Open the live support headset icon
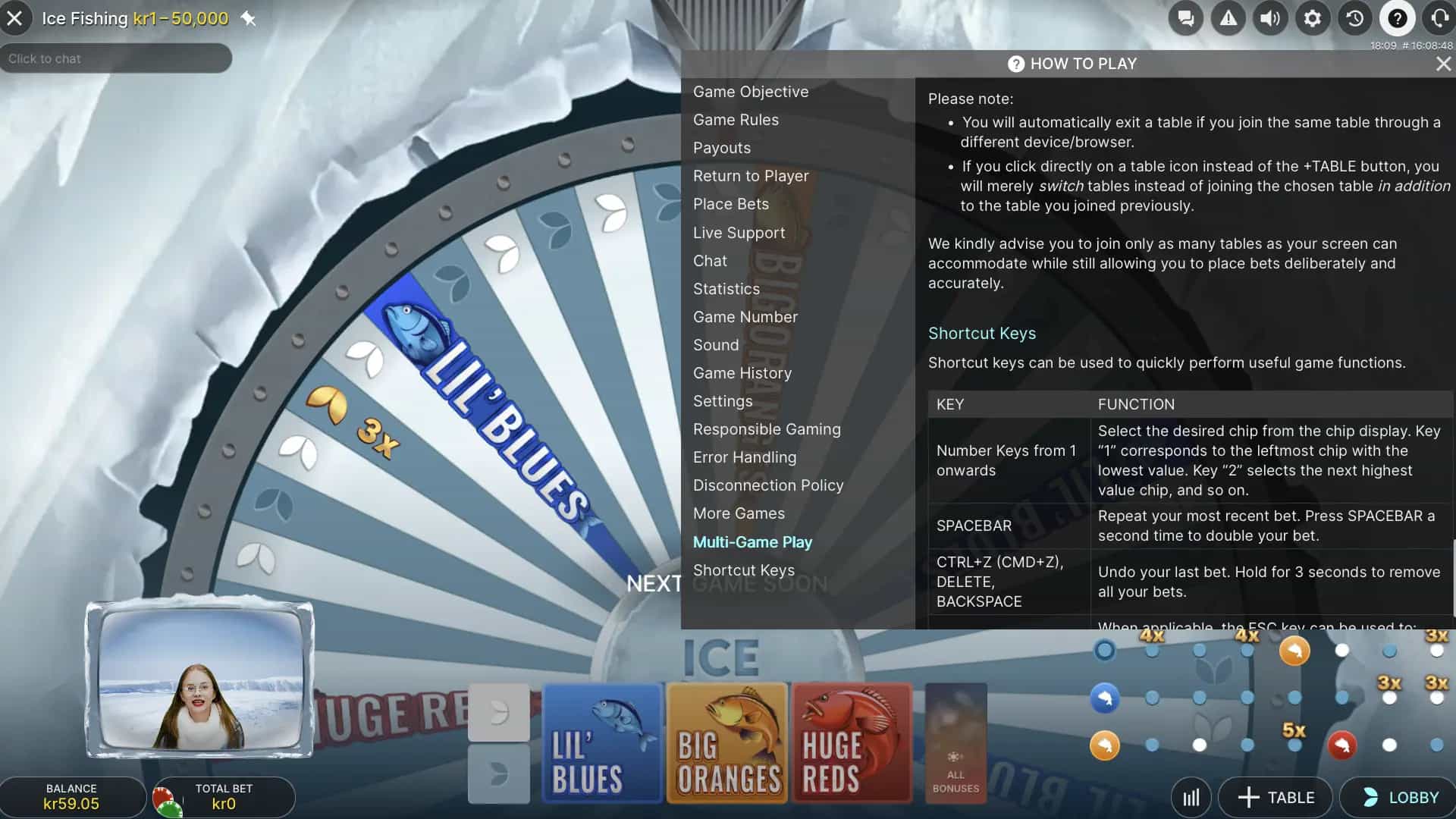1456x819 pixels. click(1439, 18)
